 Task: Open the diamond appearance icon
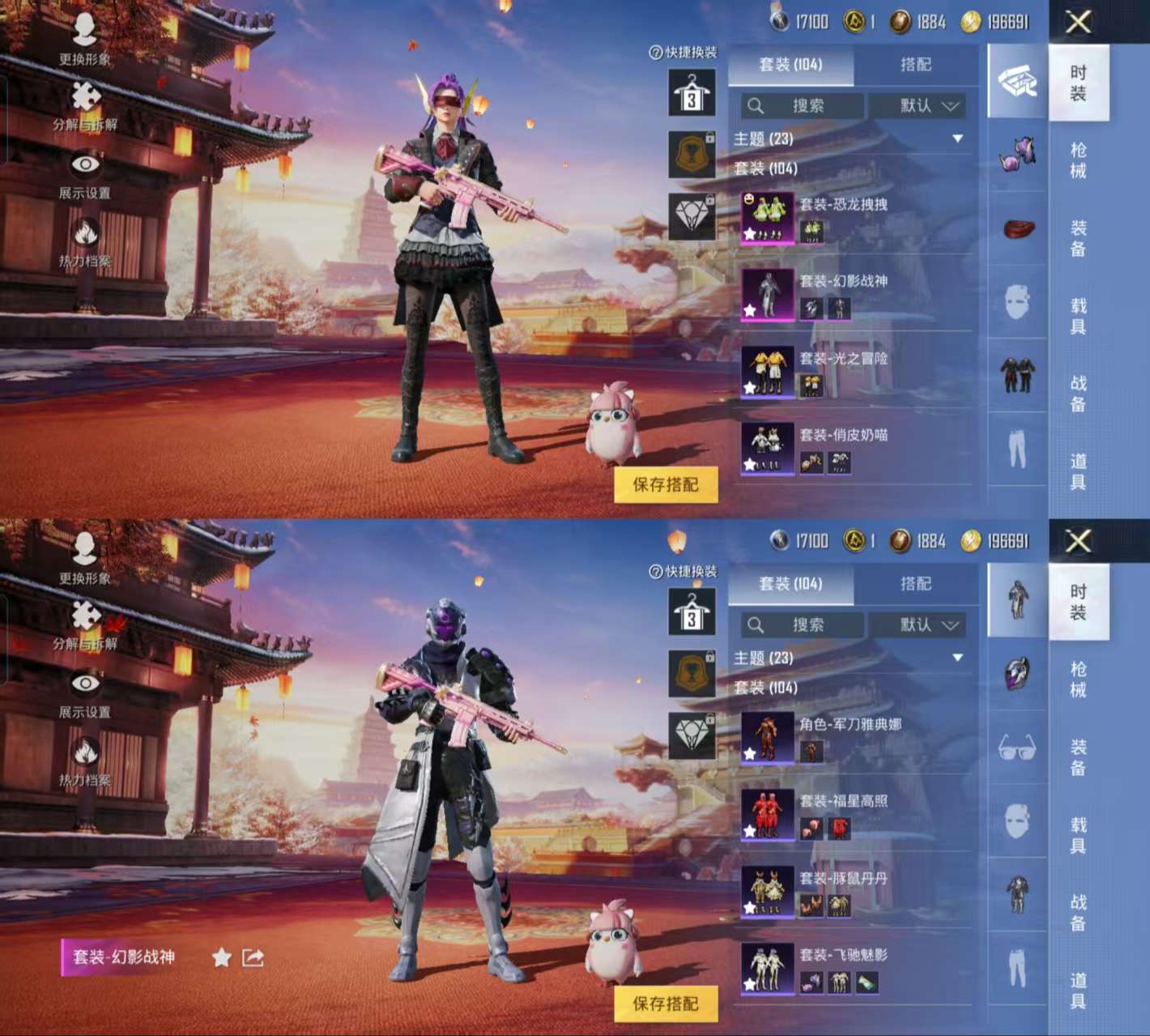pos(692,213)
